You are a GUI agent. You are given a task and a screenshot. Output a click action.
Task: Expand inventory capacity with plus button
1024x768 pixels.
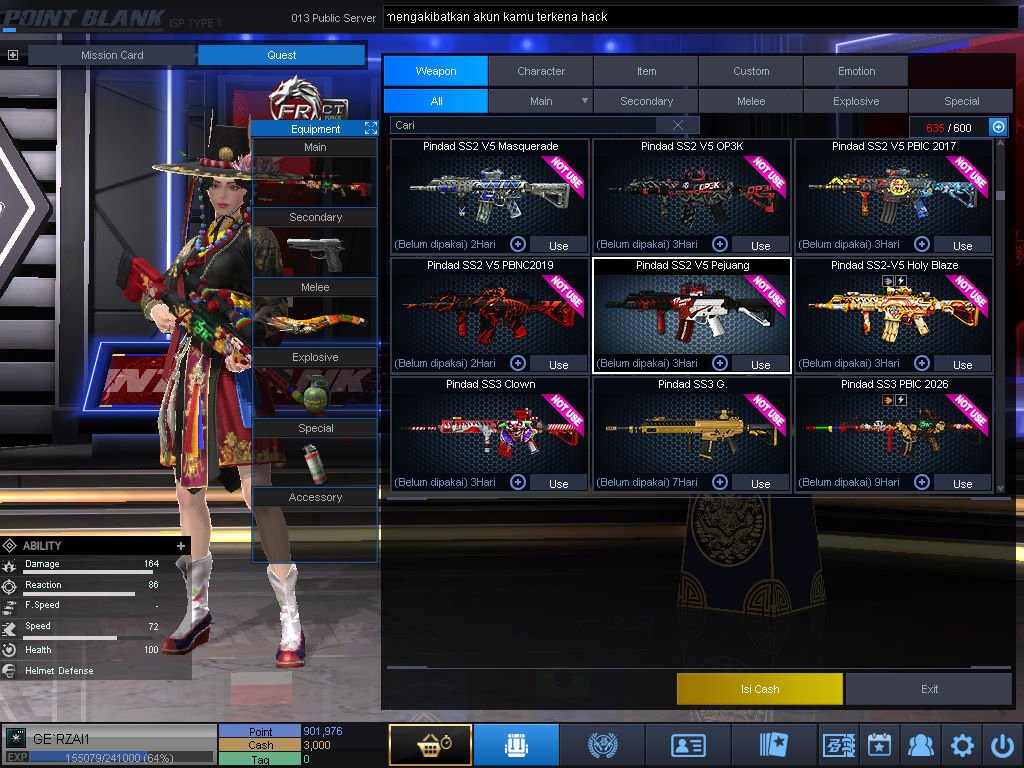(998, 127)
